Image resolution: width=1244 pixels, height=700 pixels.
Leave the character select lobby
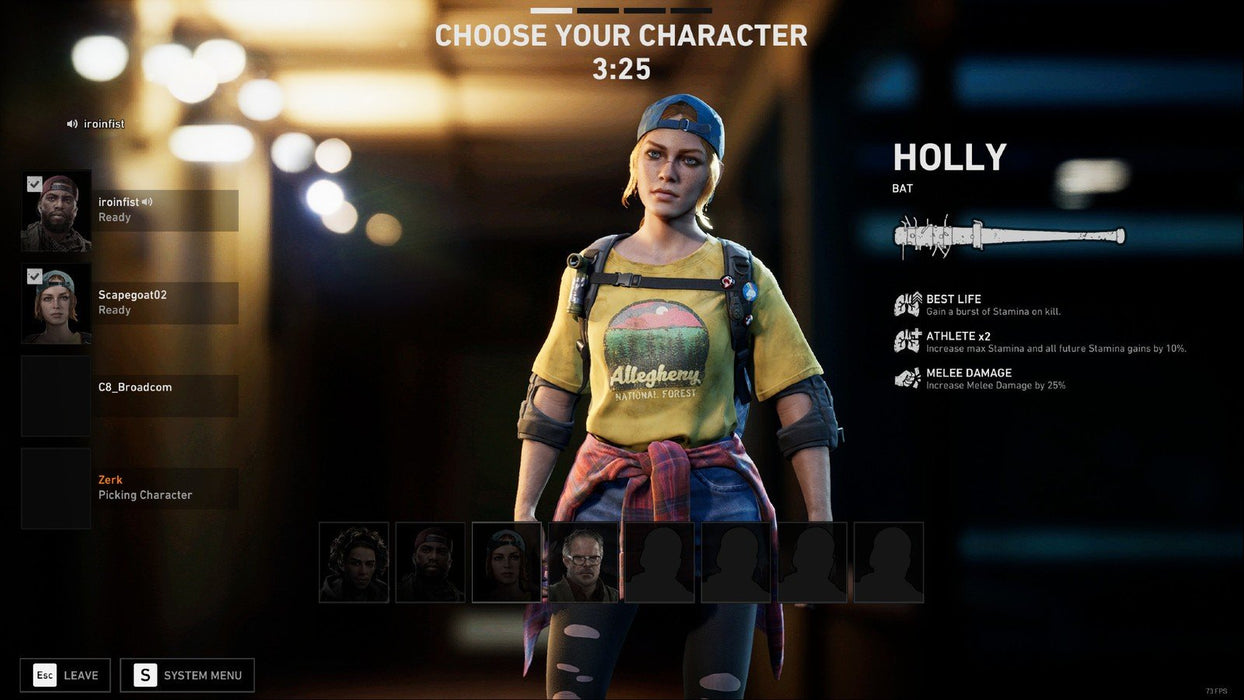pos(65,675)
